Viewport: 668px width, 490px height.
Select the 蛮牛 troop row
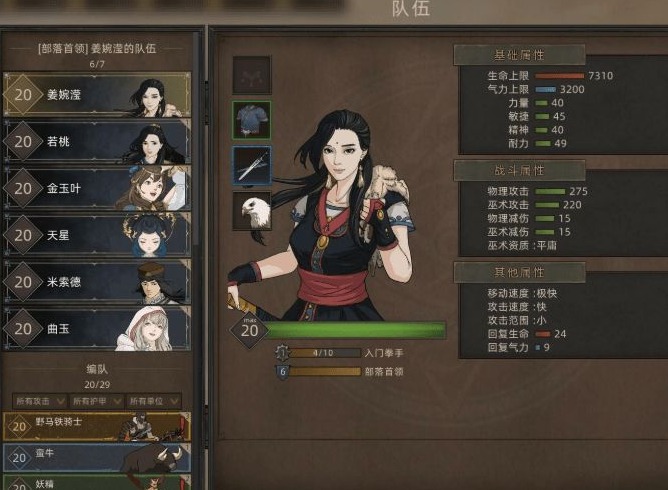[x=97, y=457]
